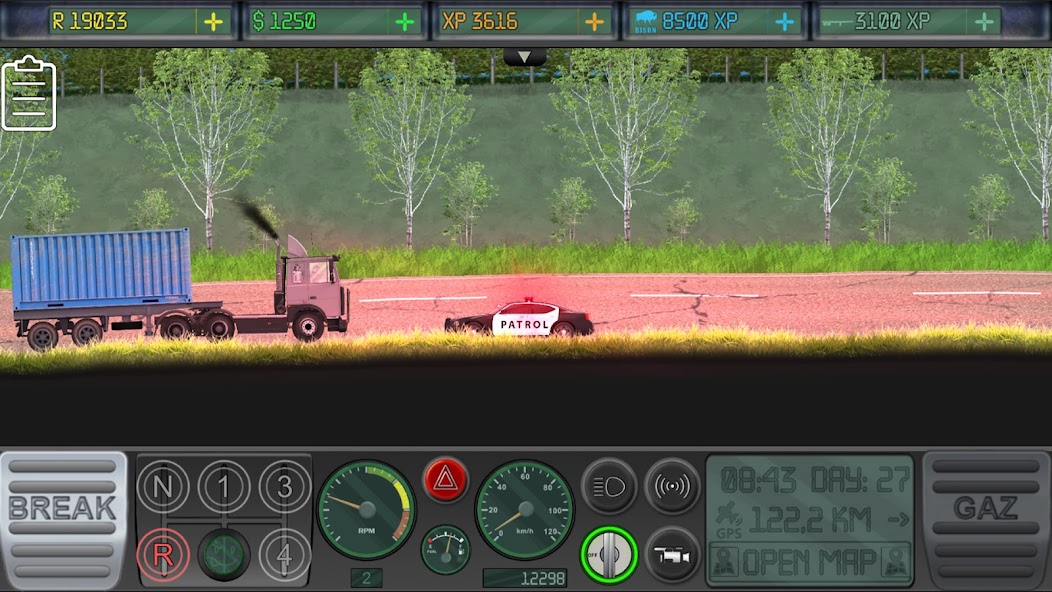Image resolution: width=1052 pixels, height=592 pixels.
Task: Open the clipboard task list
Action: click(29, 95)
